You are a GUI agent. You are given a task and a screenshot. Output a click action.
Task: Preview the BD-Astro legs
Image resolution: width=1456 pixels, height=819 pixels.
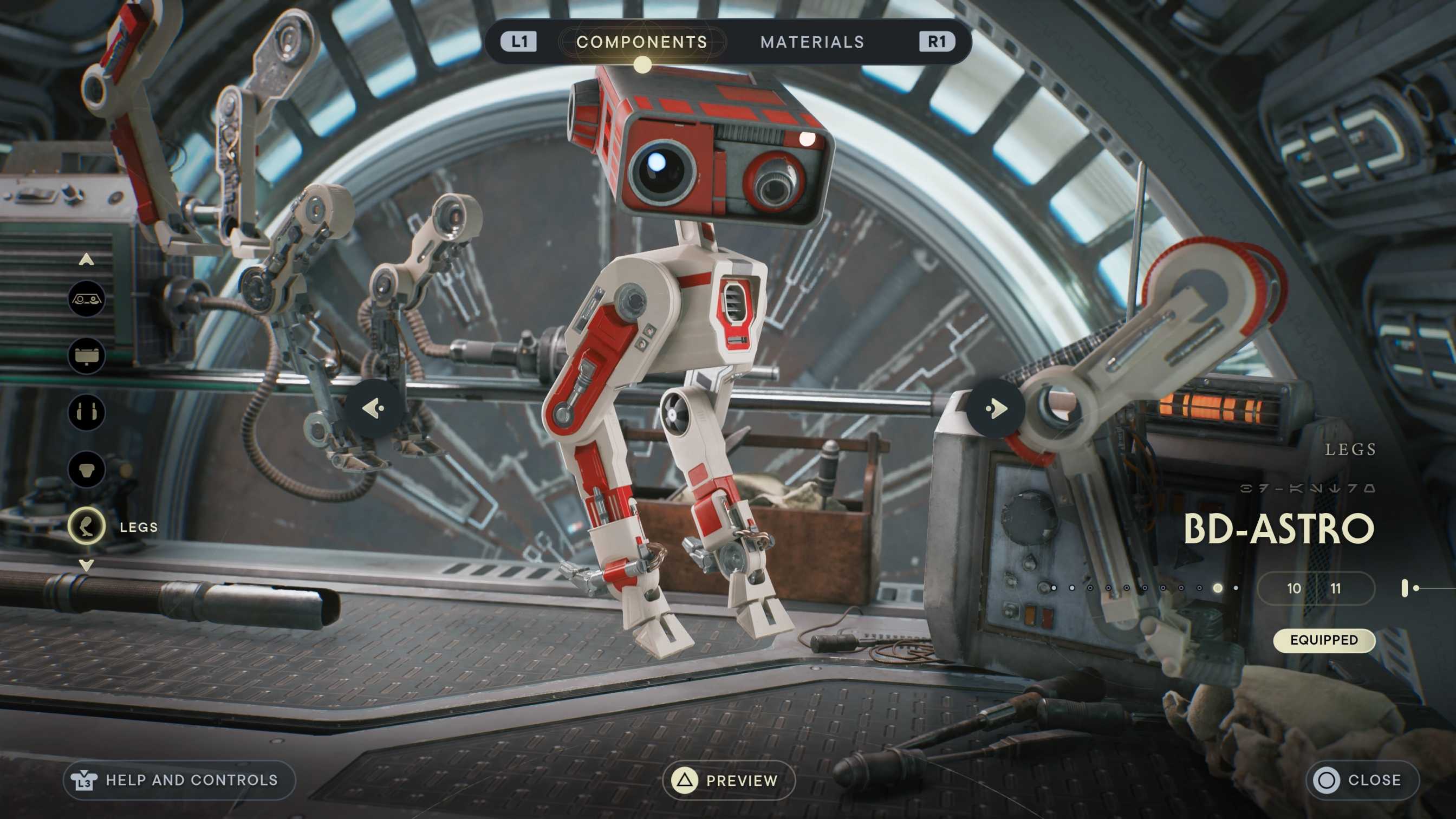pyautogui.click(x=729, y=781)
